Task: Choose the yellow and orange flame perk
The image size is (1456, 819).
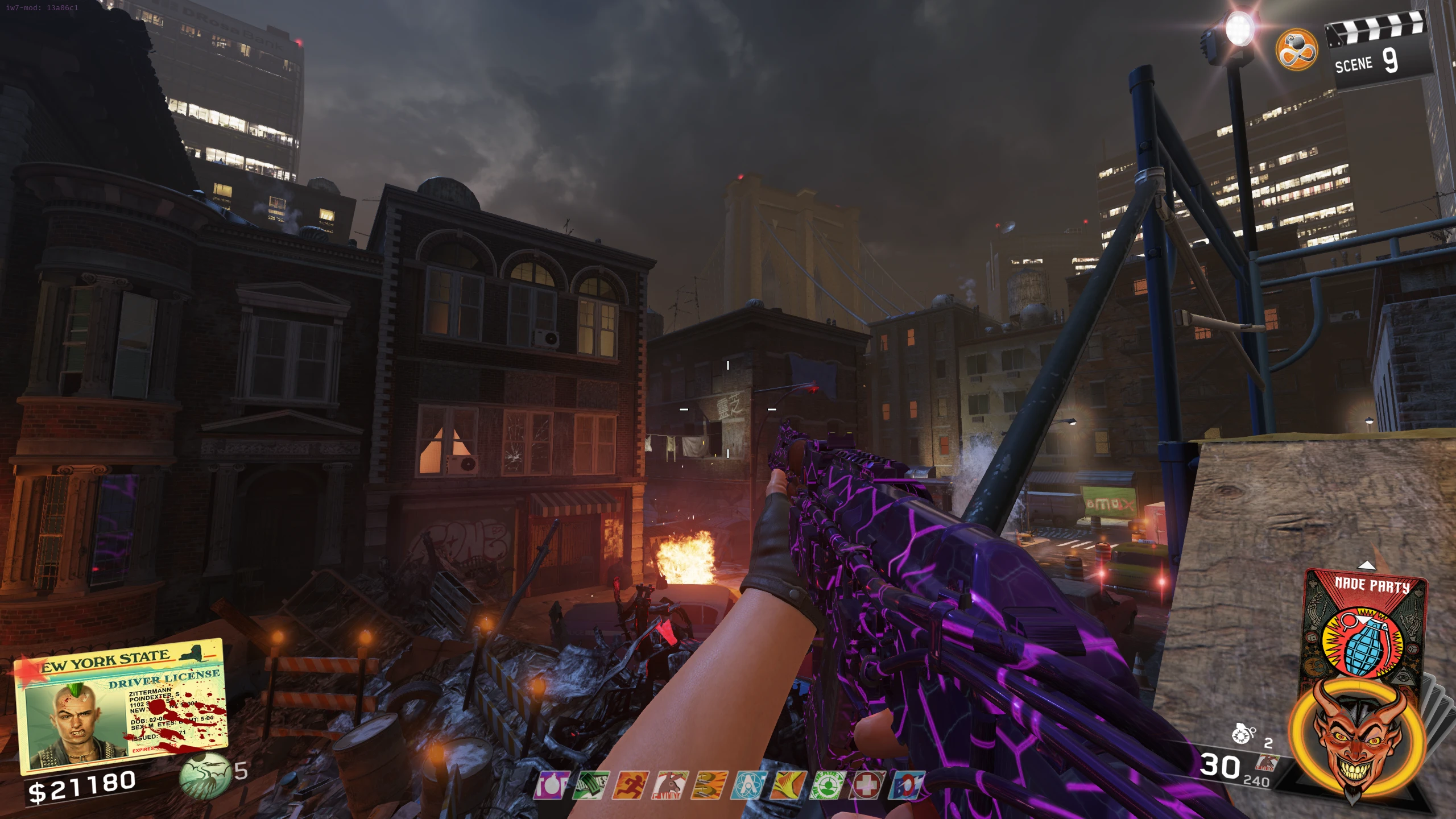Action: [x=788, y=785]
